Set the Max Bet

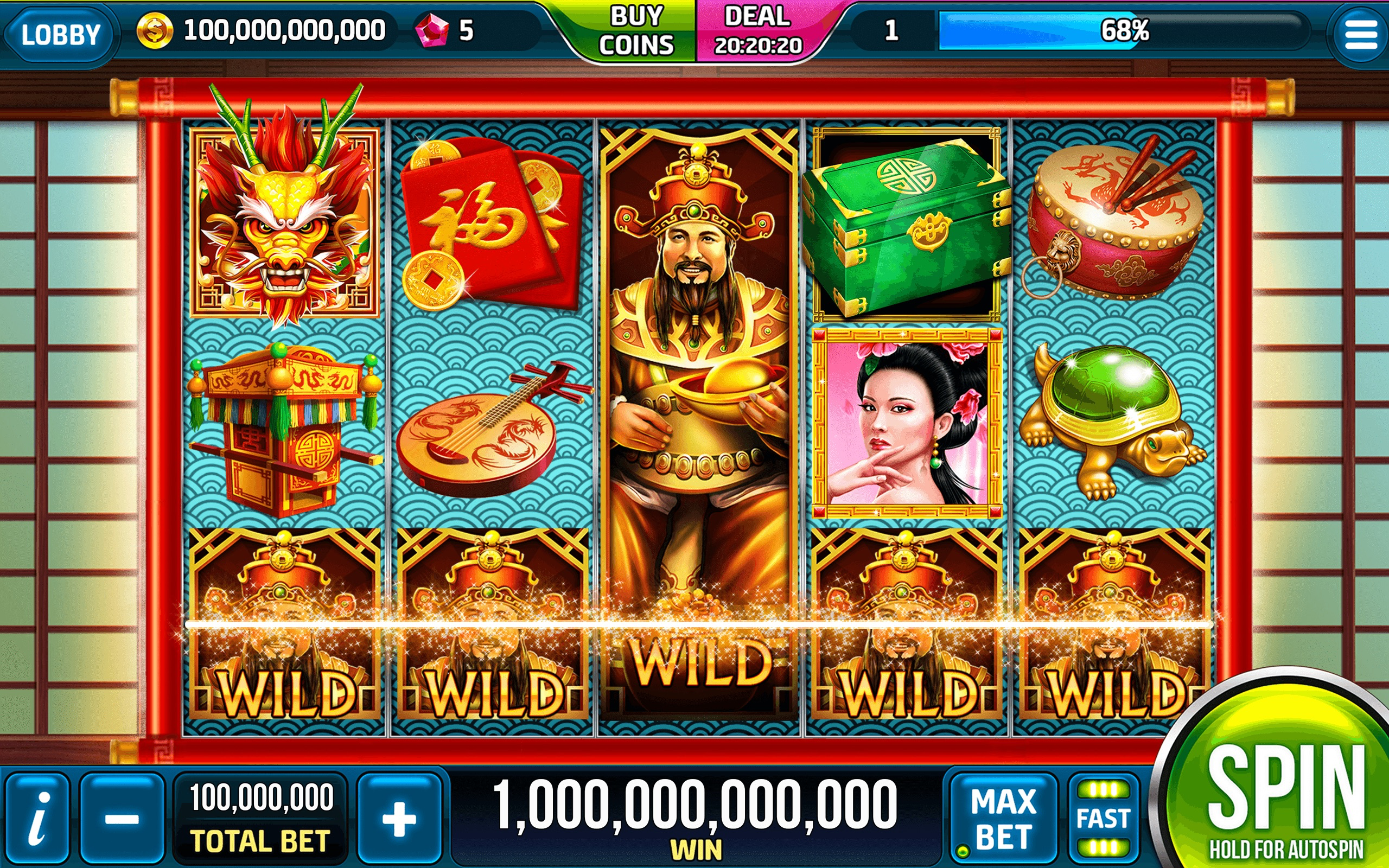coord(1003,818)
